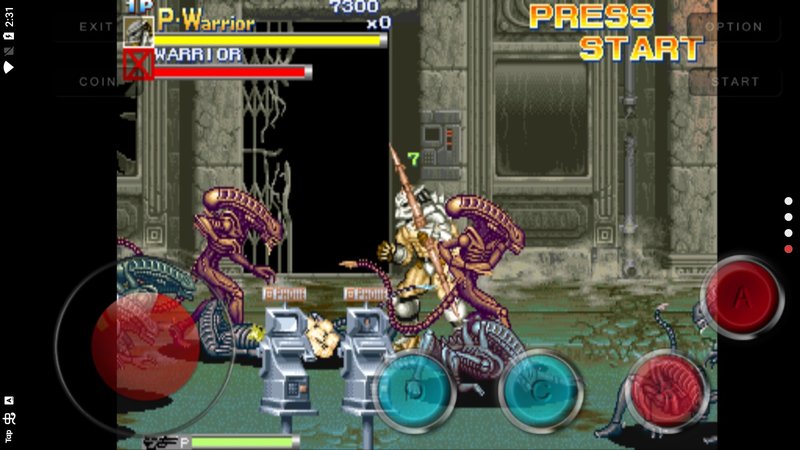Viewport: 800px width, 450px height.
Task: Insert a credit with the COIN button
Action: pos(96,81)
